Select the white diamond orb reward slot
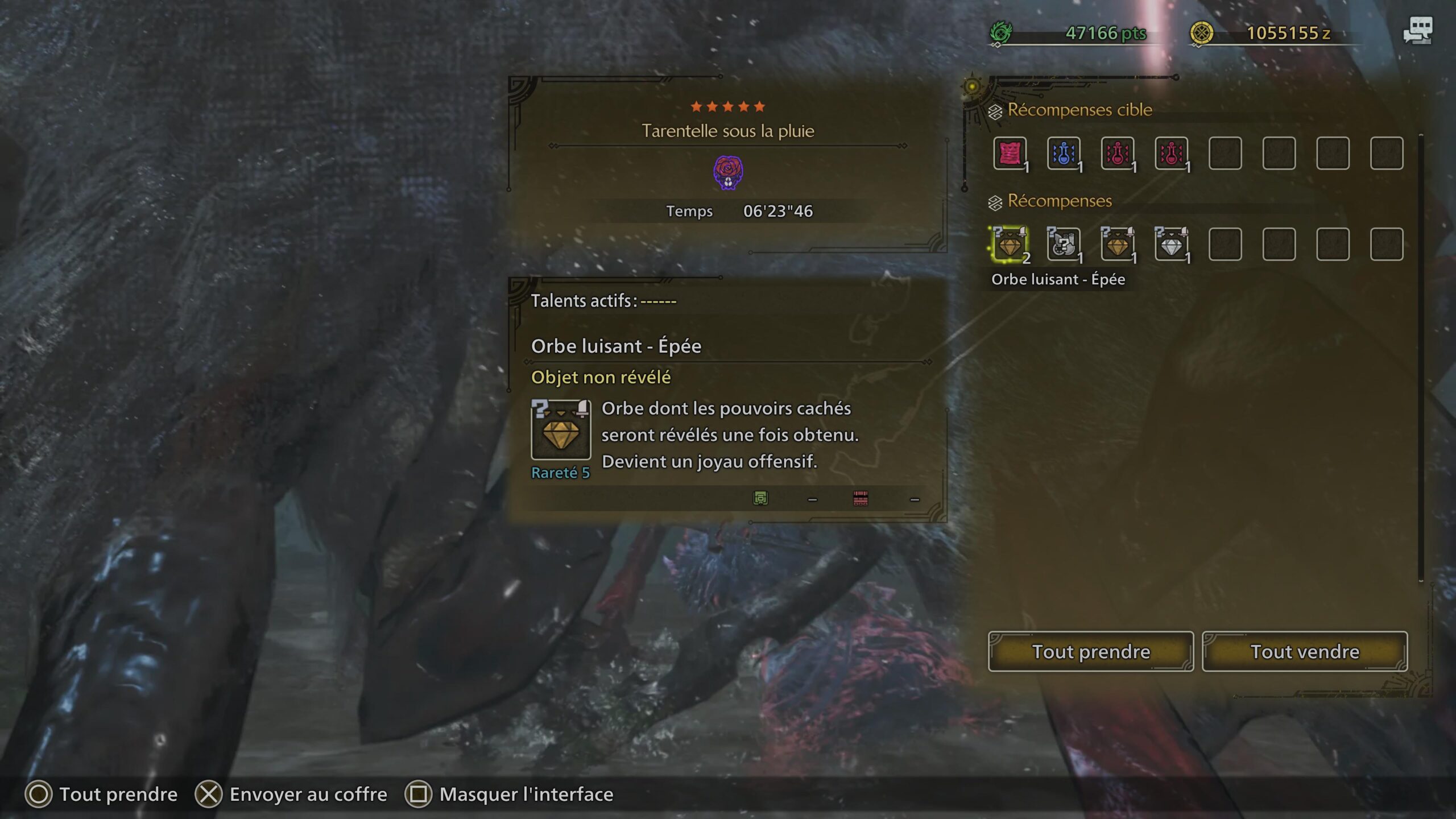The image size is (1456, 819). pyautogui.click(x=1171, y=245)
